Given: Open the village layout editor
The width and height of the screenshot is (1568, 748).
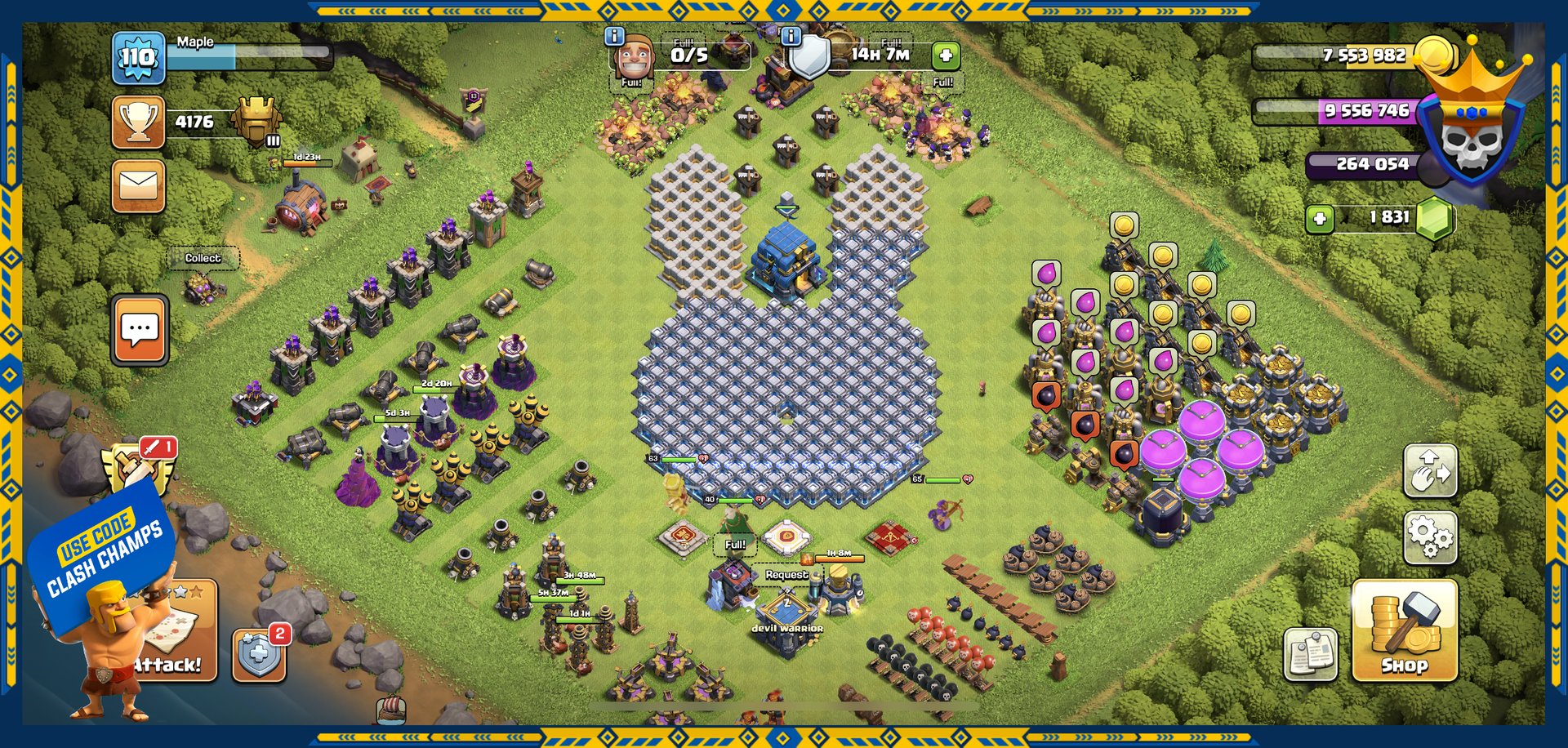Looking at the screenshot, I should [x=1429, y=470].
